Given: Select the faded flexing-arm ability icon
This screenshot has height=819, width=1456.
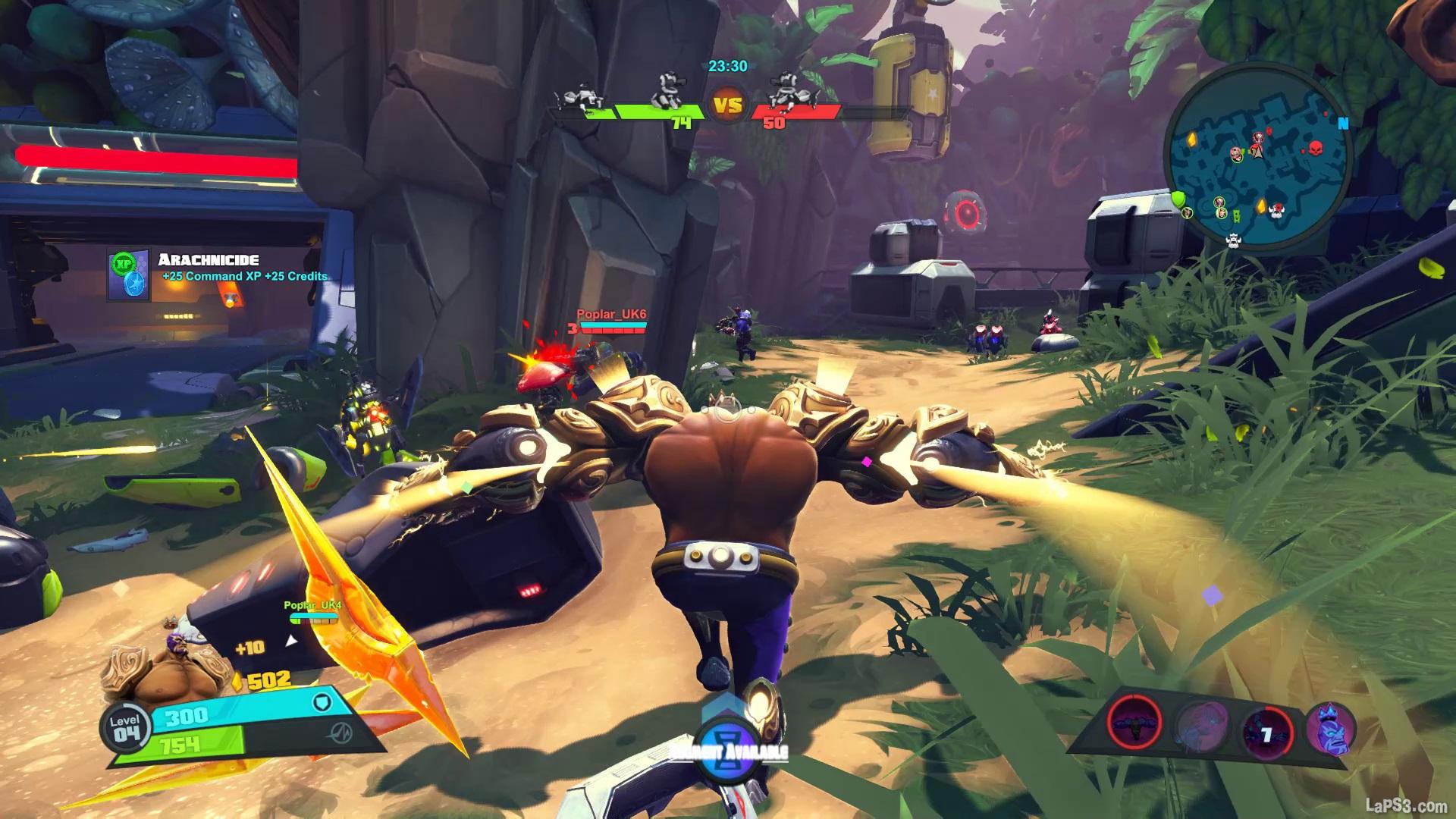Looking at the screenshot, I should (x=1203, y=724).
